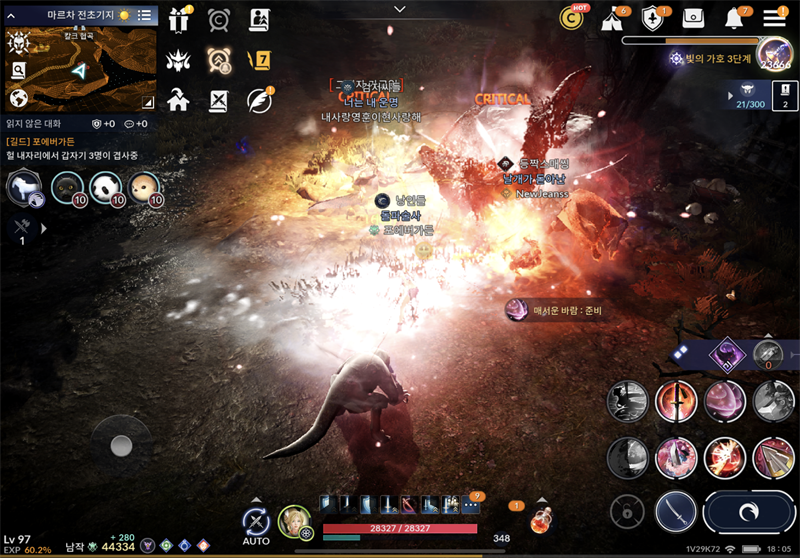
Task: Open the feather quill quest icon
Action: pyautogui.click(x=259, y=100)
